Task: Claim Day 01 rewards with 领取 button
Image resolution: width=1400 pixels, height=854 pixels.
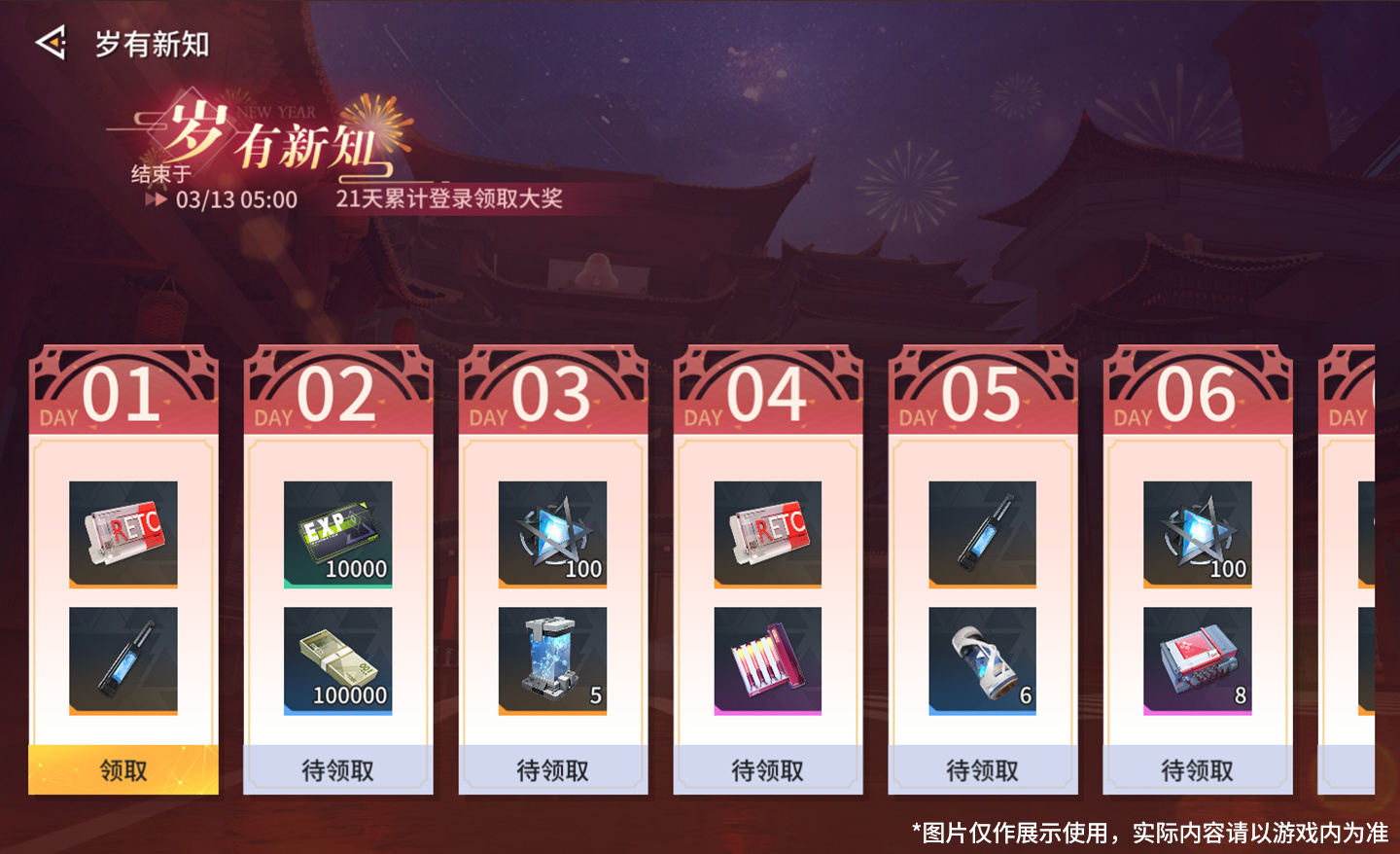Action: [x=122, y=769]
